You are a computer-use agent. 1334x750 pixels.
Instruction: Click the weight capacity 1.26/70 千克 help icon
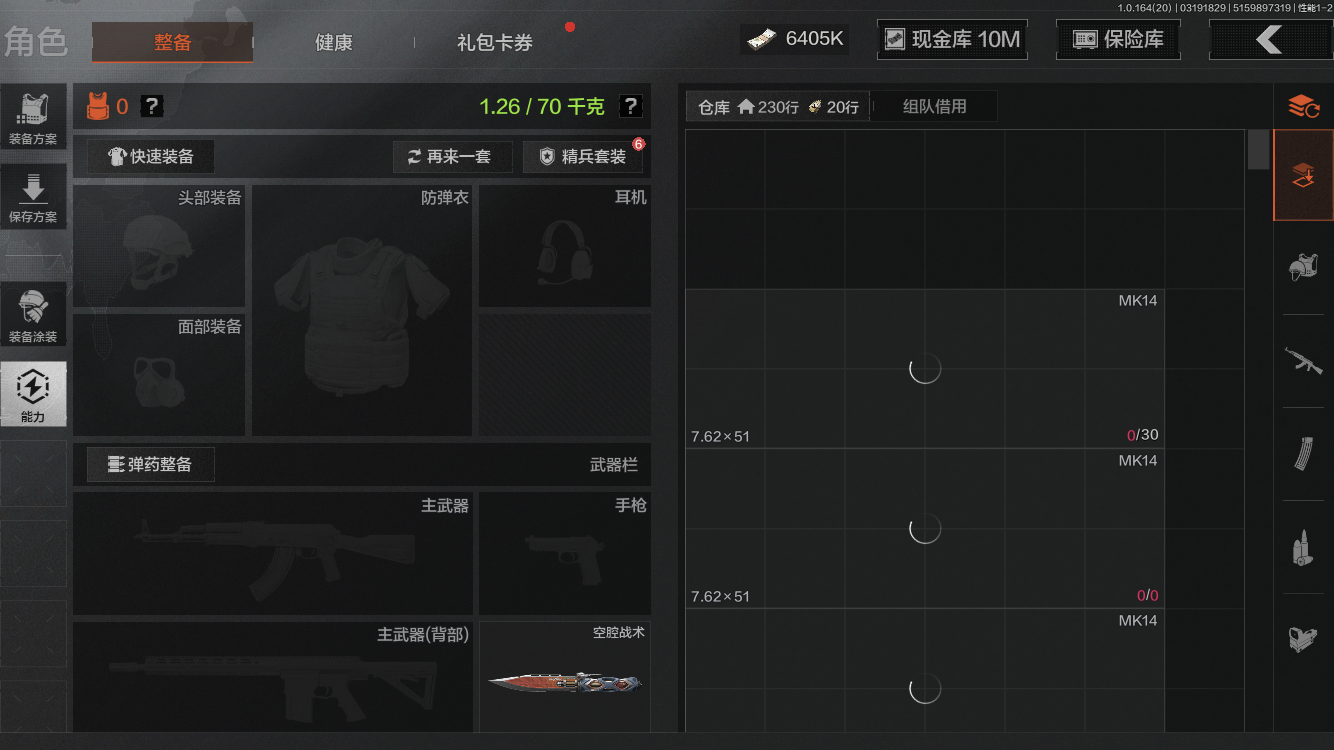coord(629,106)
